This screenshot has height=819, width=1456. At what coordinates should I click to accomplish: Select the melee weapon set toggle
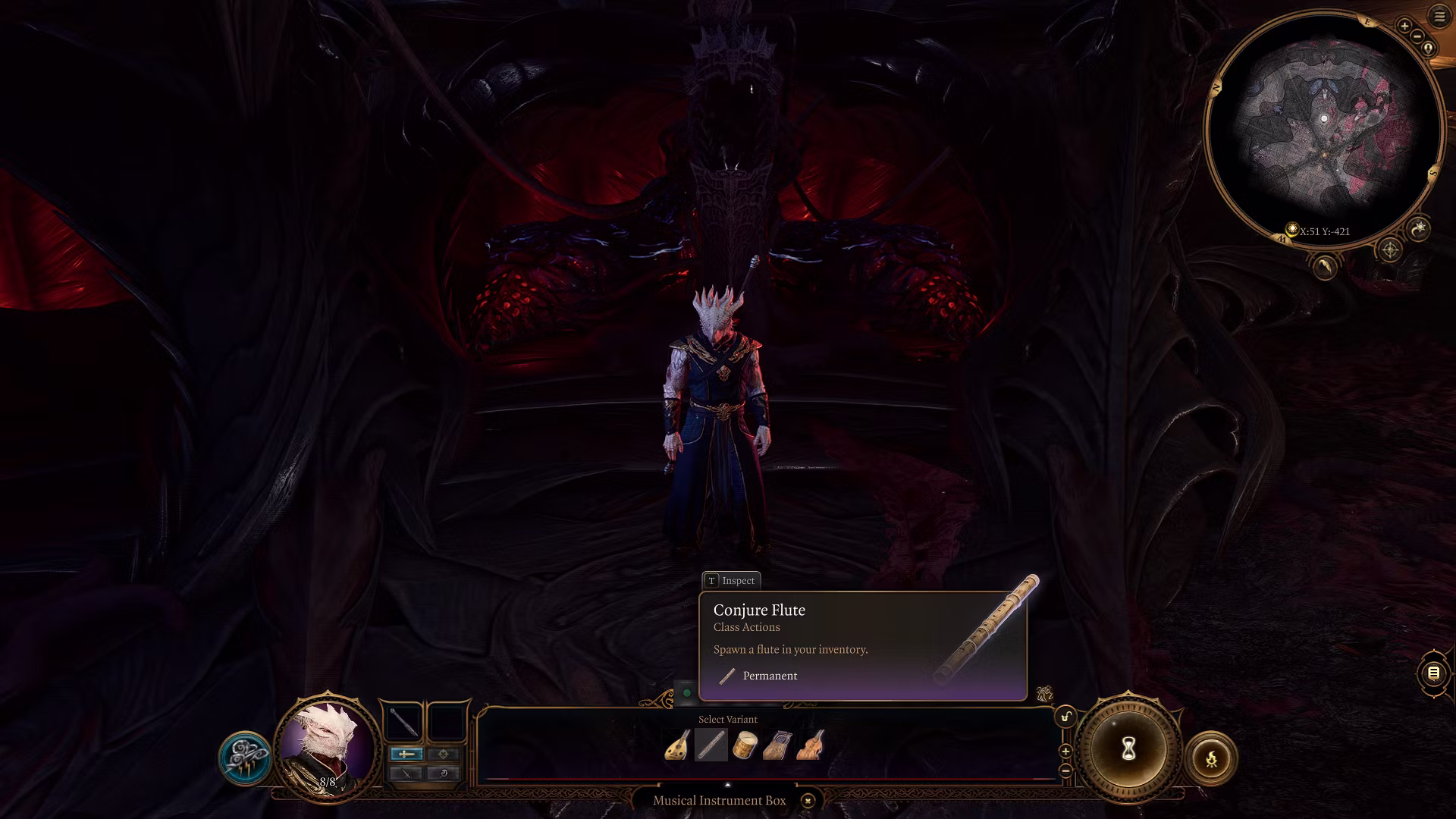[x=406, y=754]
